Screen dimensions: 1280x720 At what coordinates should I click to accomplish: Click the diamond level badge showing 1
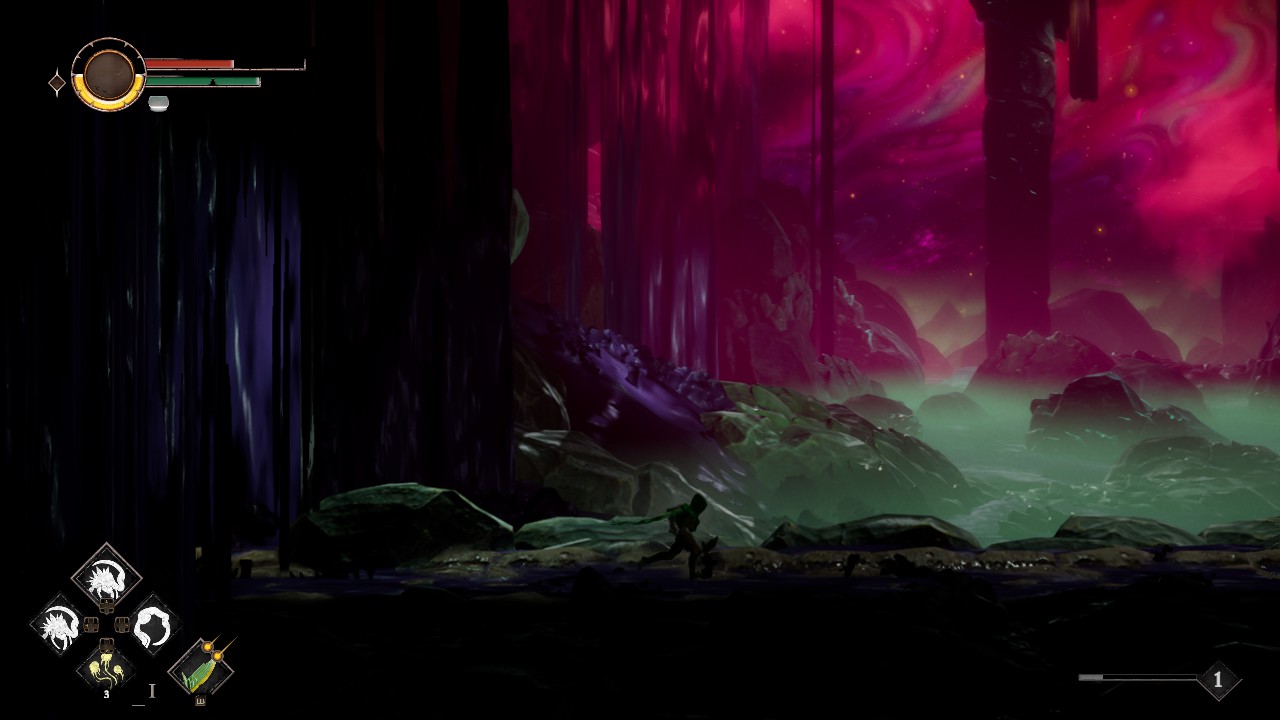pyautogui.click(x=1217, y=680)
